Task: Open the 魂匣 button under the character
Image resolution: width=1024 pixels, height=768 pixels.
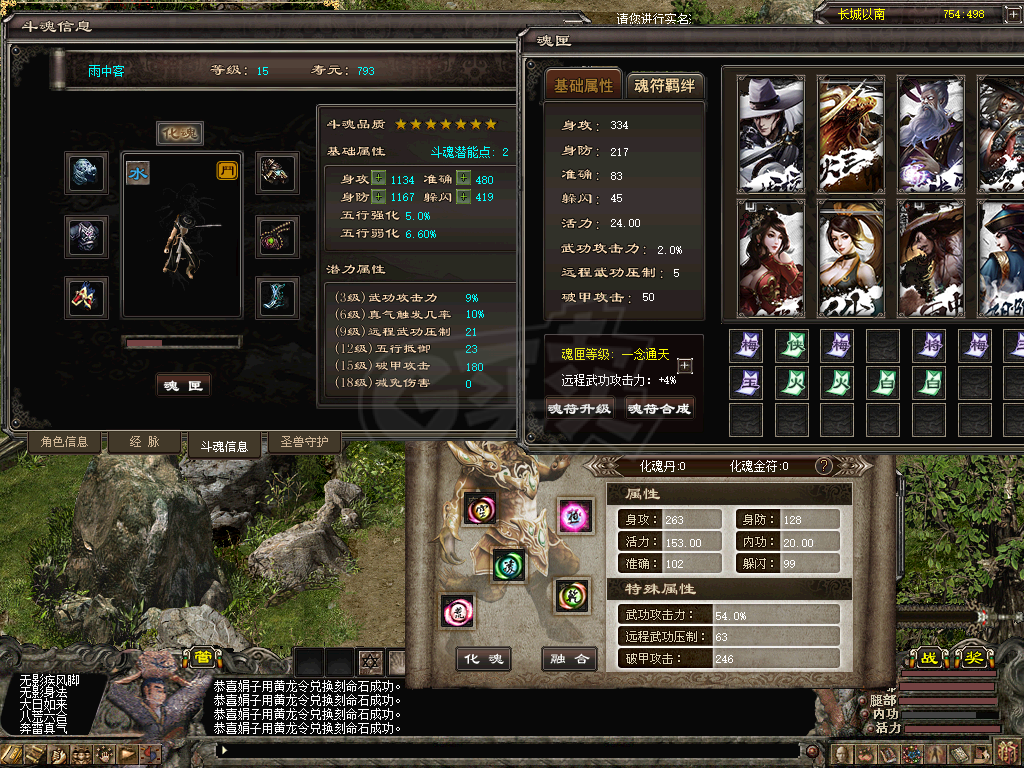Action: pos(183,386)
